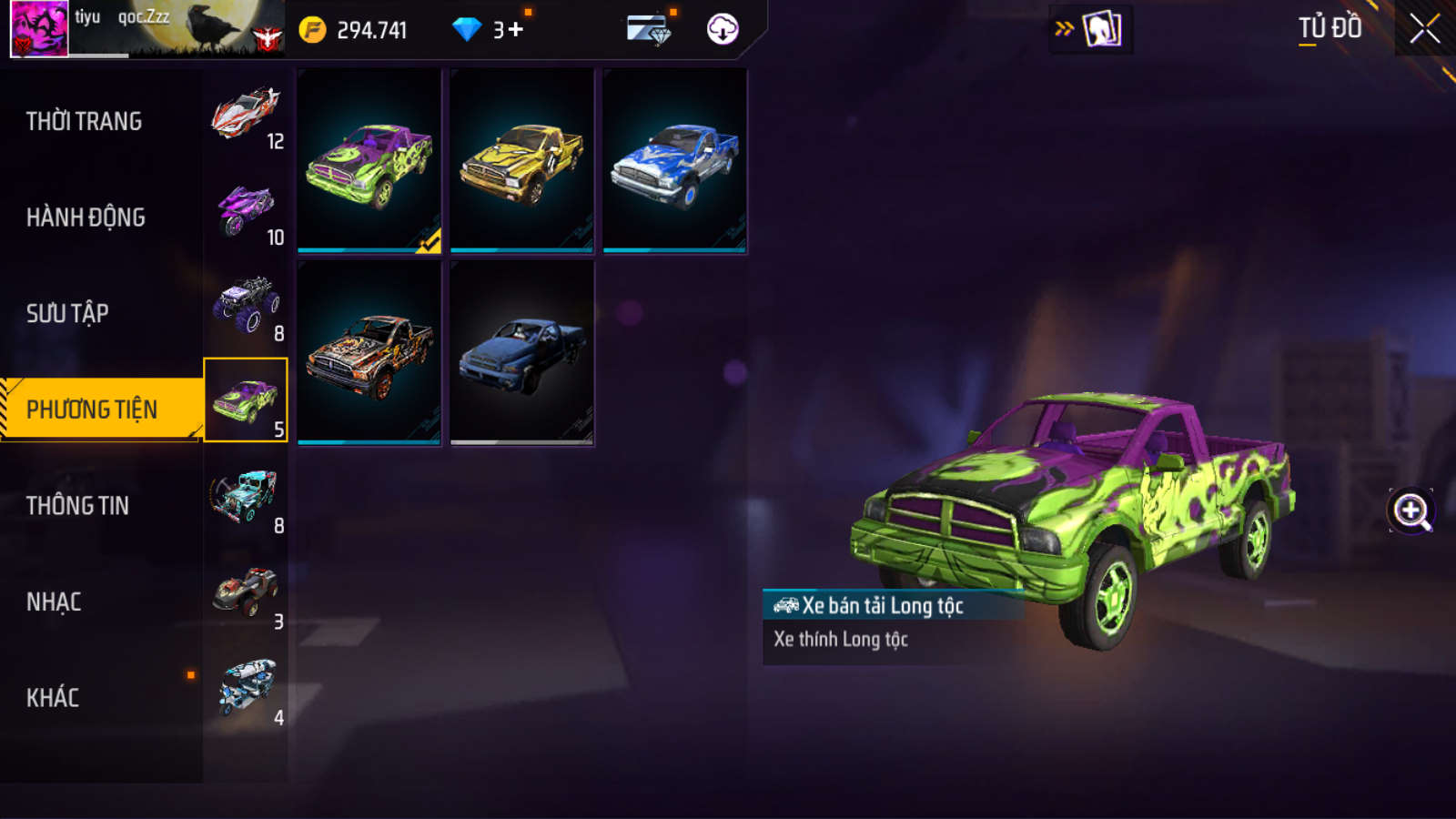1456x819 pixels.
Task: Select the SƯU TẬP category
Action: point(67,314)
